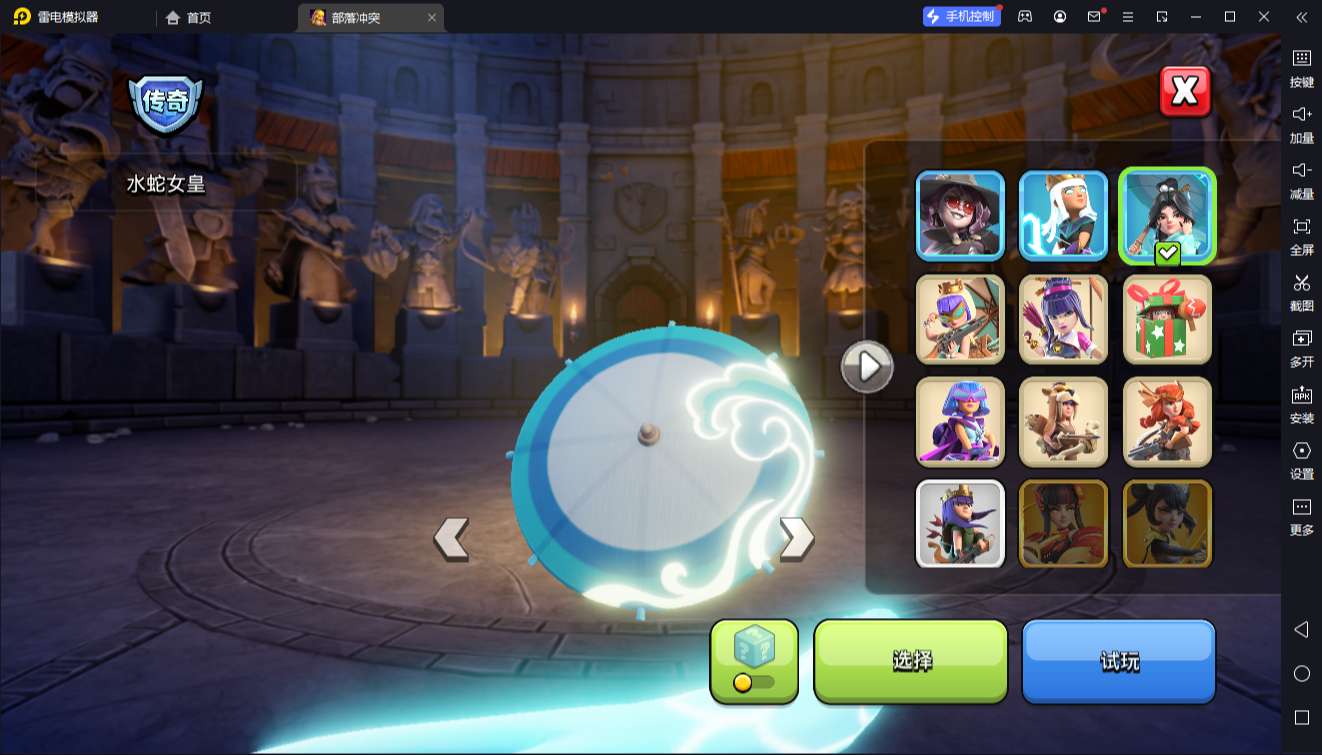1322x755 pixels.
Task: Click the 截图 screenshot tool in sidebar
Action: pos(1301,293)
